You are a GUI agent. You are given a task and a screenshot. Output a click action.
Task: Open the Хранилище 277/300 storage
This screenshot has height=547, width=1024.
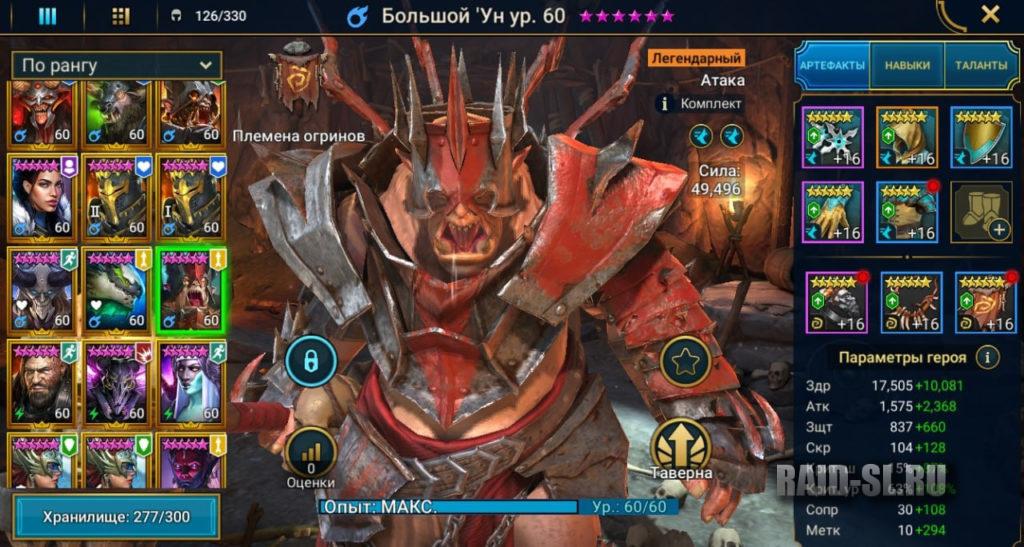click(116, 516)
